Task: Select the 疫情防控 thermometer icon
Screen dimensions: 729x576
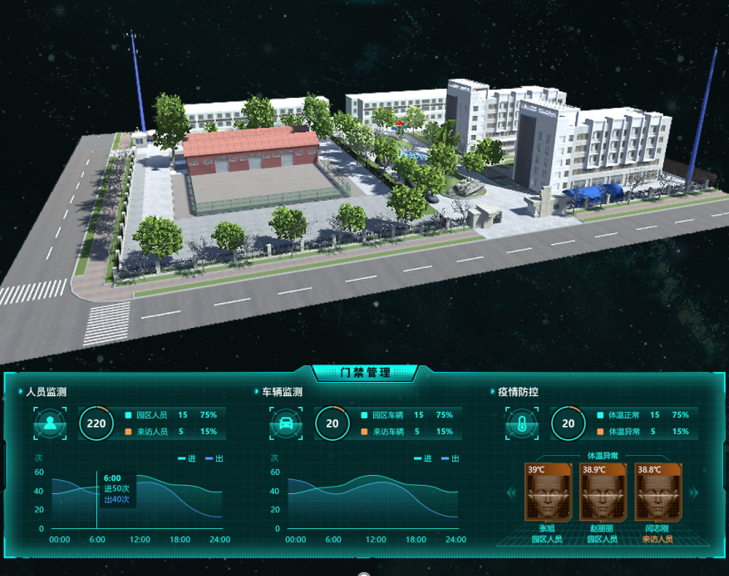Action: pyautogui.click(x=521, y=423)
